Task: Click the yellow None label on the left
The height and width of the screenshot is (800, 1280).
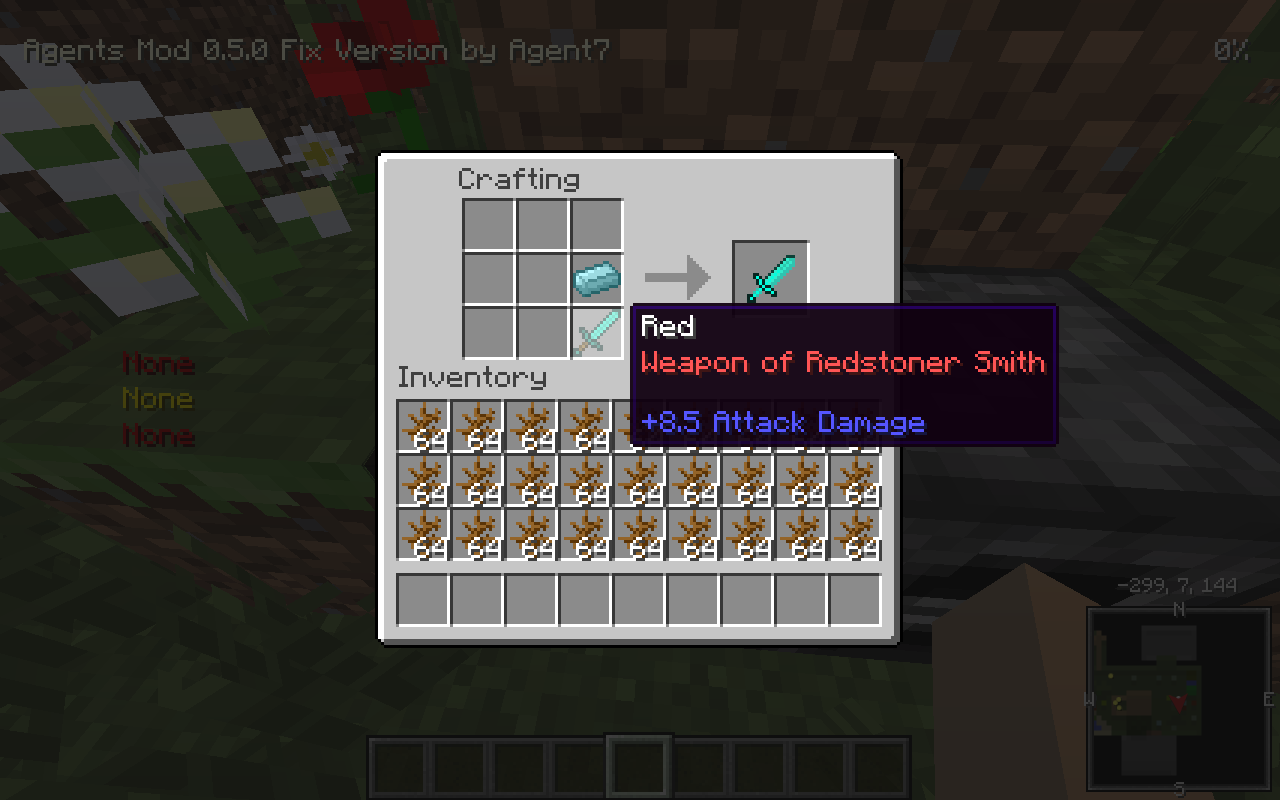Action: point(157,398)
